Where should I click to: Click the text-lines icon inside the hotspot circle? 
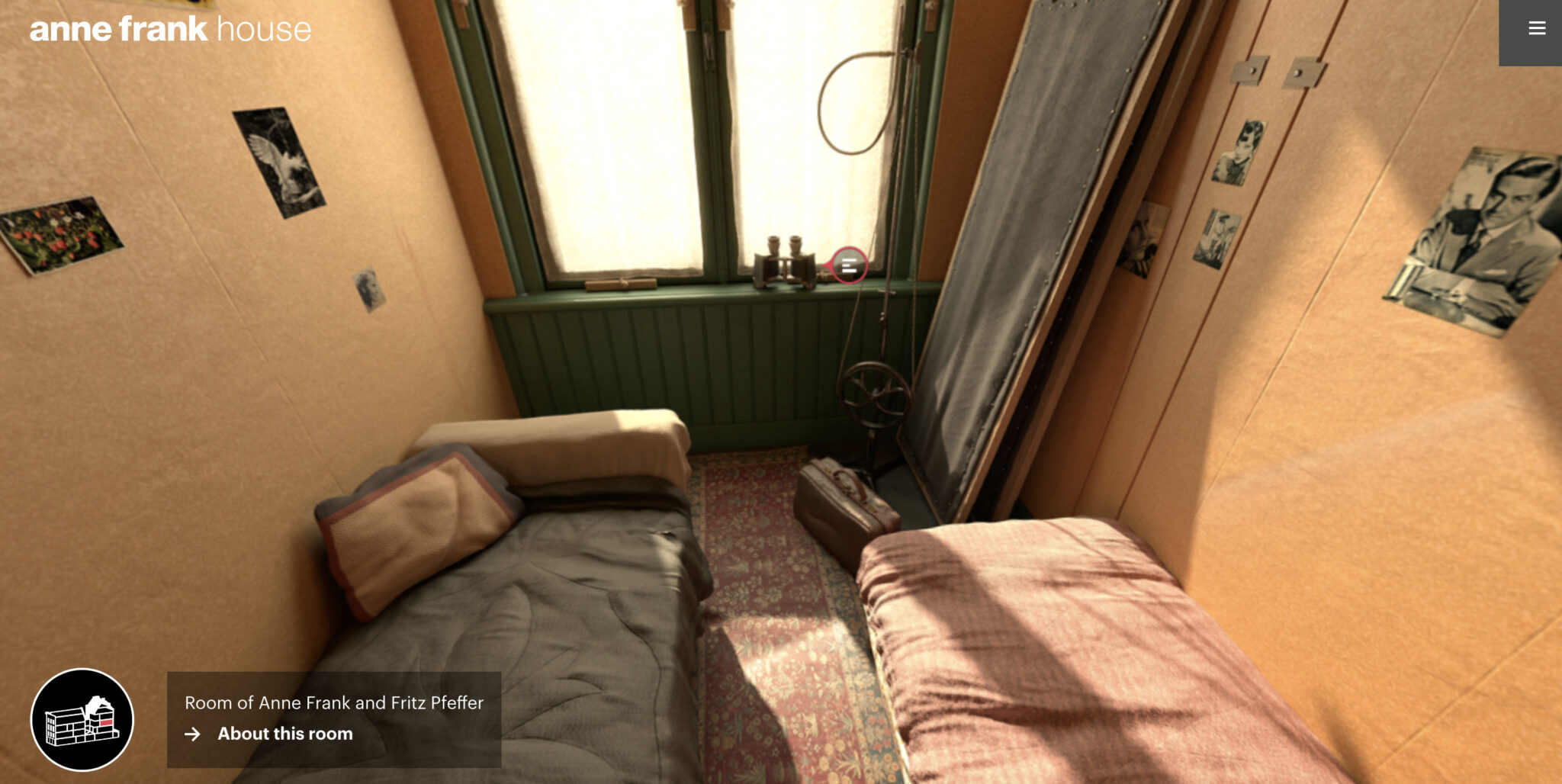coord(849,265)
